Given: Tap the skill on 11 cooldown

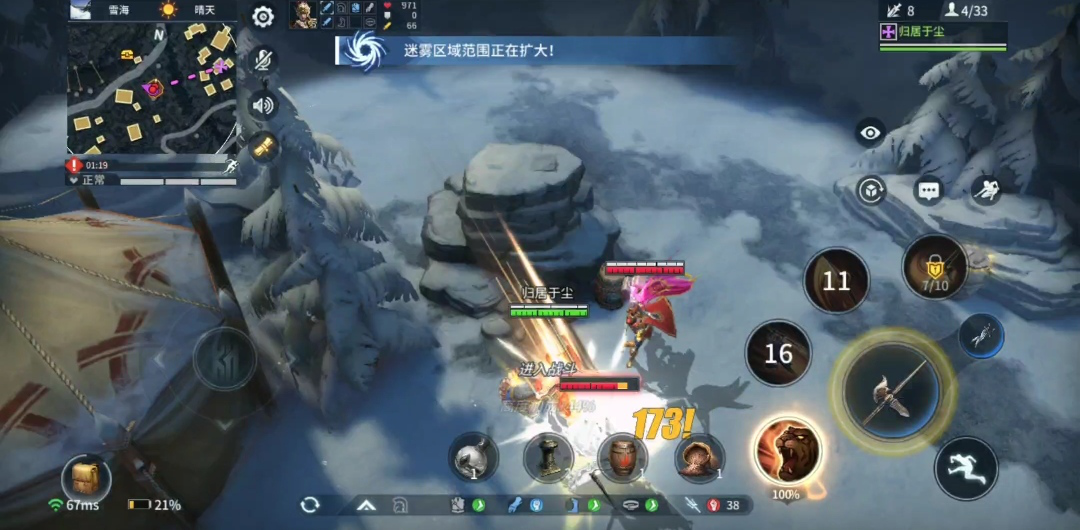Looking at the screenshot, I should tap(836, 281).
